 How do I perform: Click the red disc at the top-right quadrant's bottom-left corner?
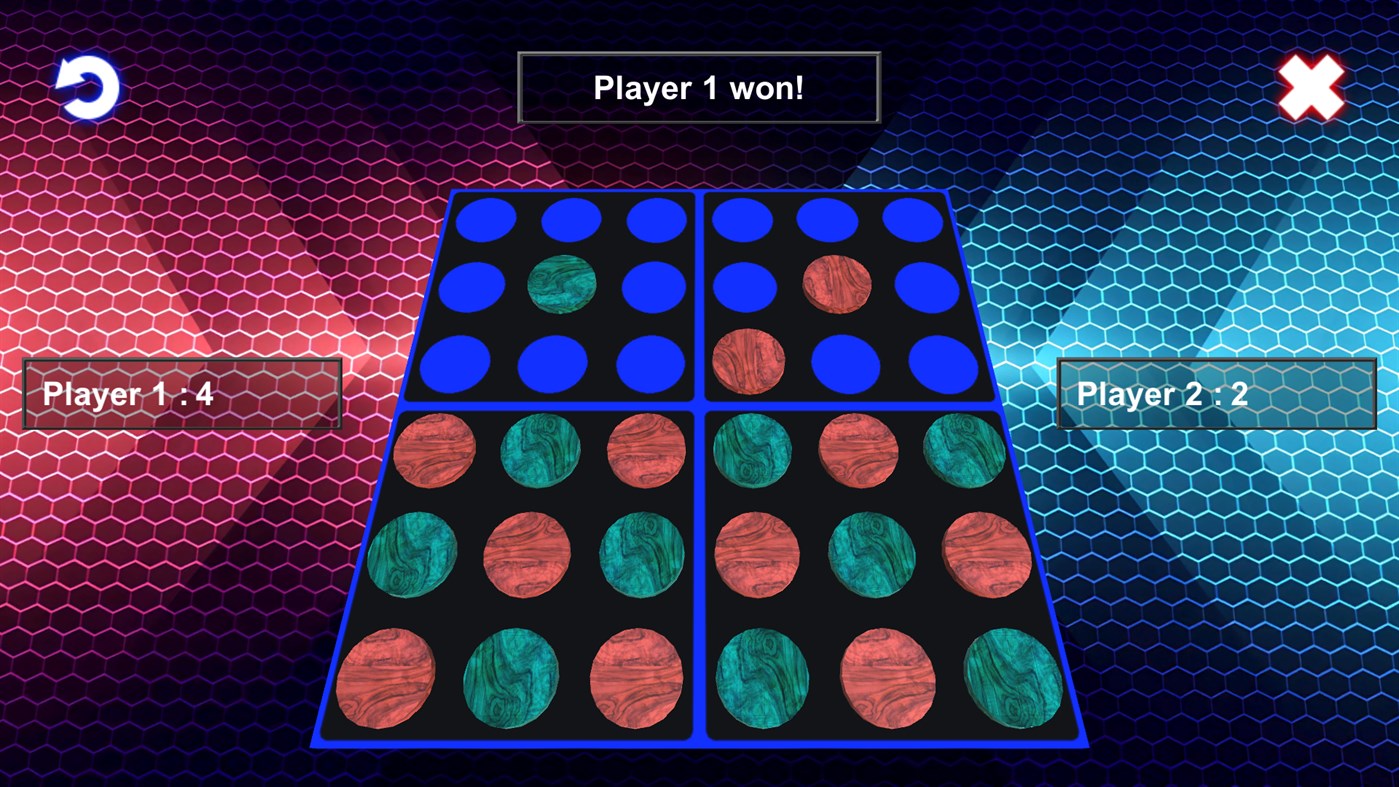(x=749, y=362)
